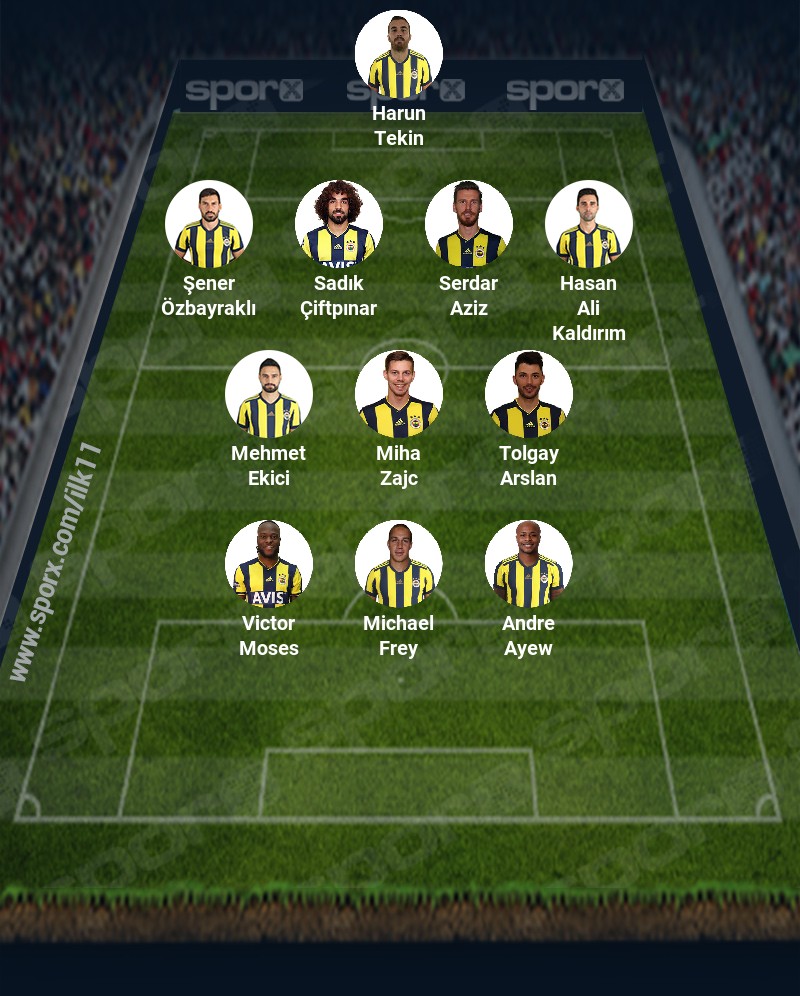Select defender Serdar Aziz
800x996 pixels.
point(469,224)
